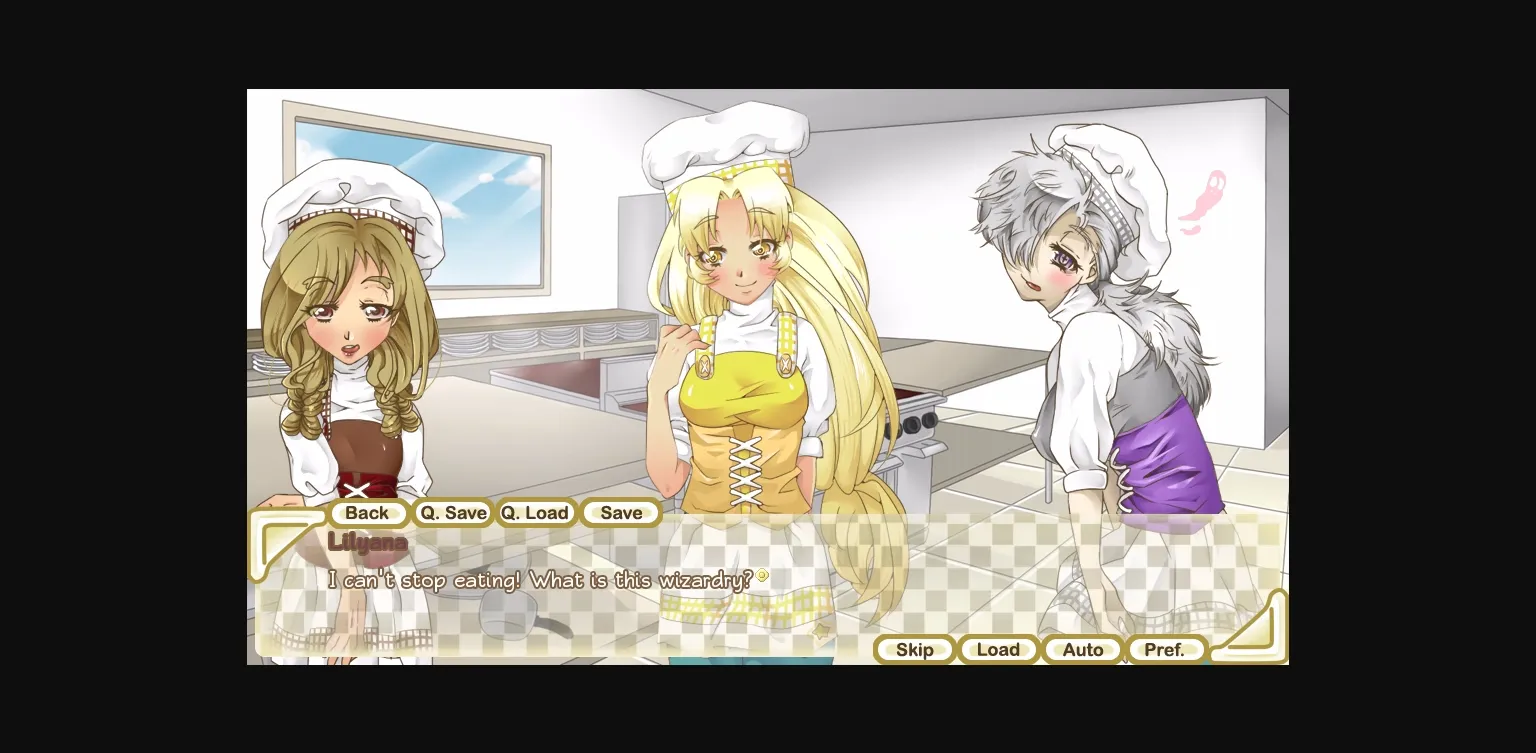Open the save screen with Save
The width and height of the screenshot is (1536, 753).
point(620,513)
